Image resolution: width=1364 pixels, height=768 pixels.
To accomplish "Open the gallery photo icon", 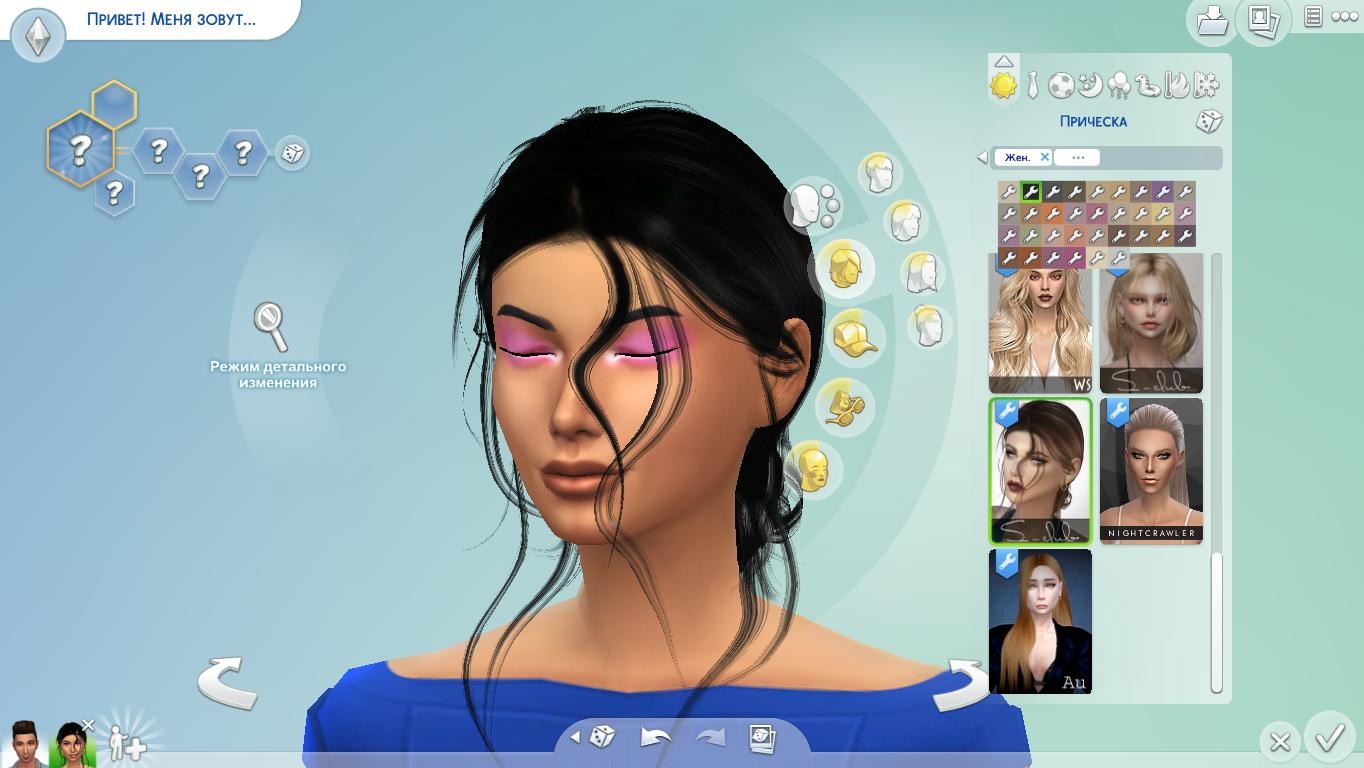I will click(x=1262, y=20).
